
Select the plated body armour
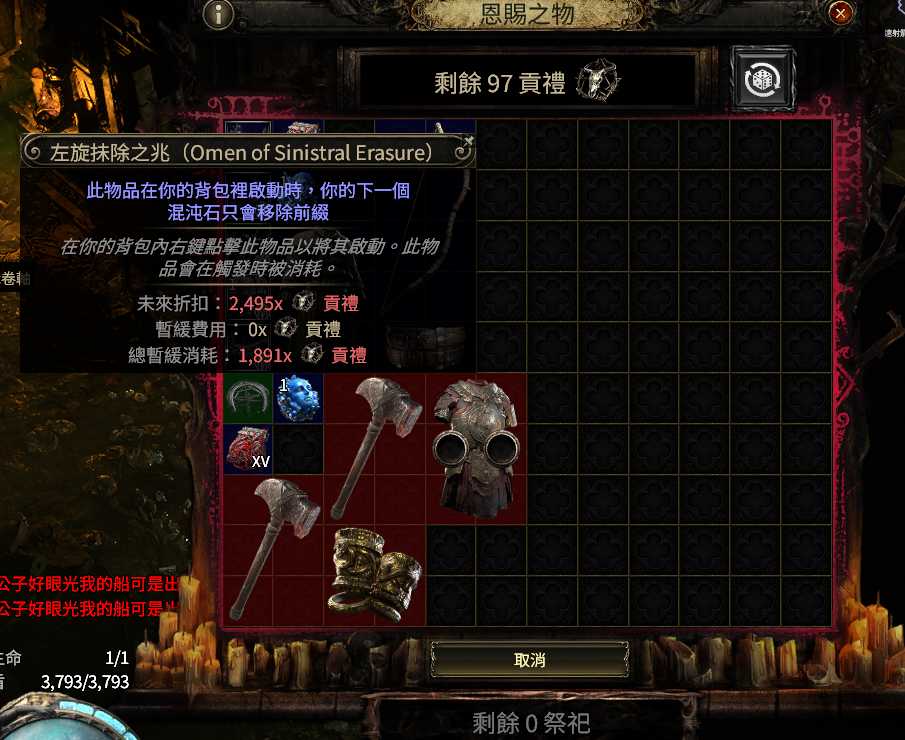tap(476, 447)
